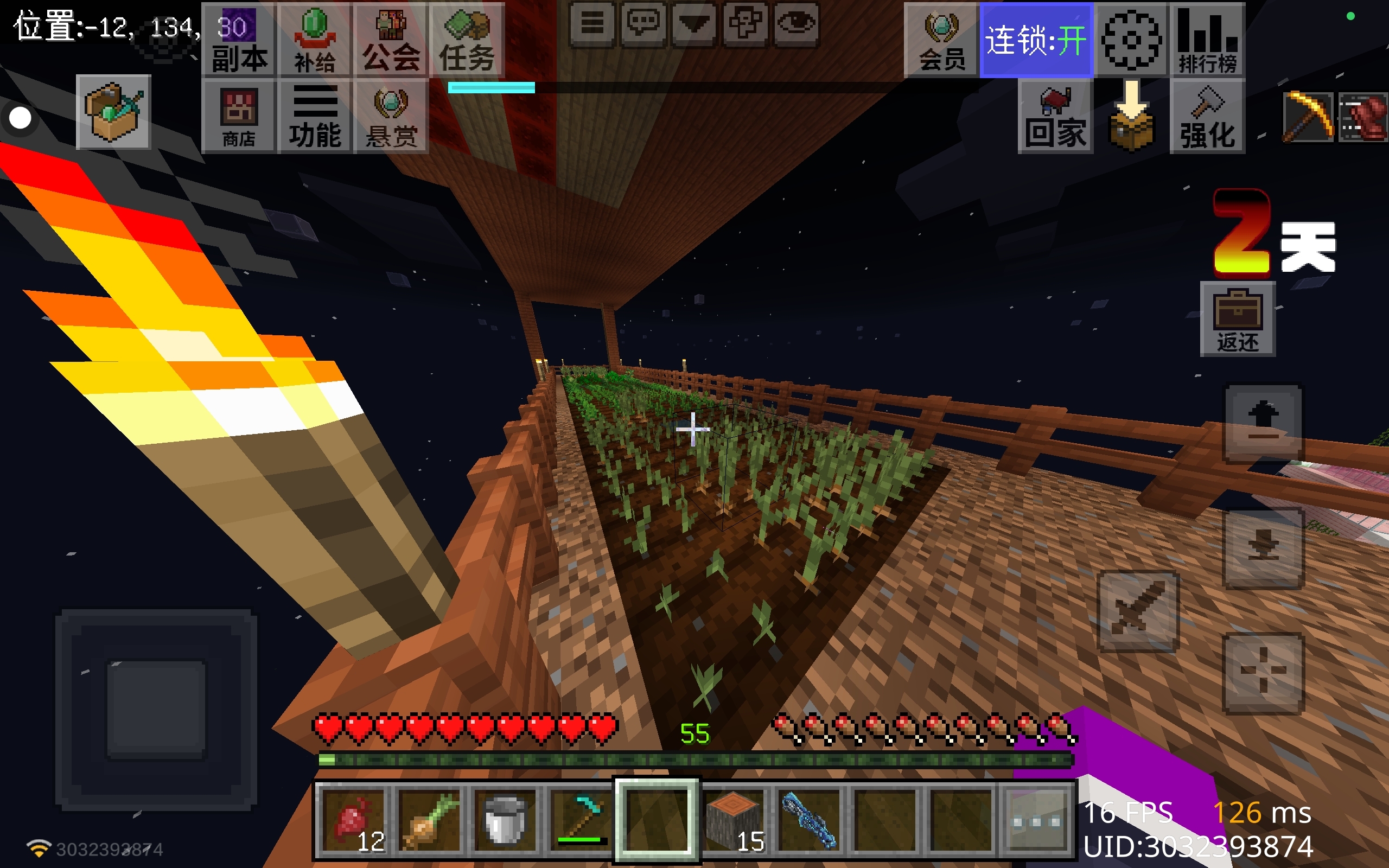Open the 任务 quest list
Image resolution: width=1389 pixels, height=868 pixels.
click(467, 40)
